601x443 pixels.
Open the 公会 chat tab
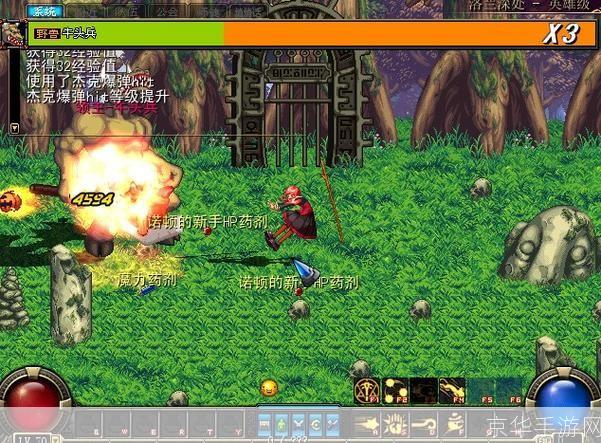153,12
